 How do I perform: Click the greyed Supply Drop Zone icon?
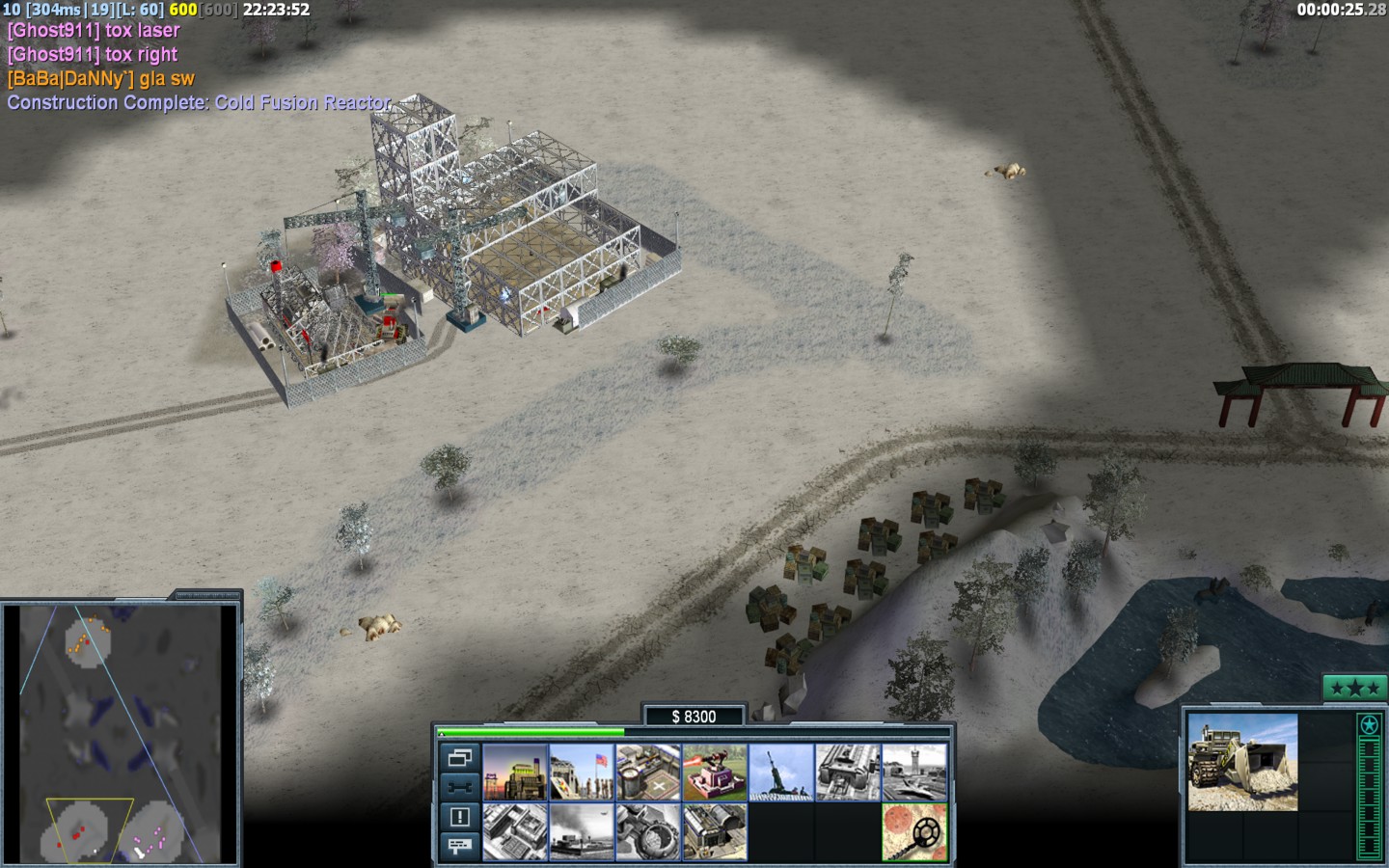[x=582, y=831]
